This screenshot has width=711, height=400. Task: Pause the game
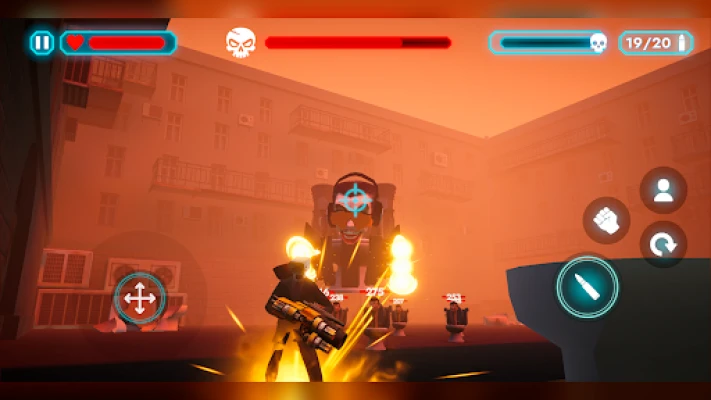click(42, 43)
